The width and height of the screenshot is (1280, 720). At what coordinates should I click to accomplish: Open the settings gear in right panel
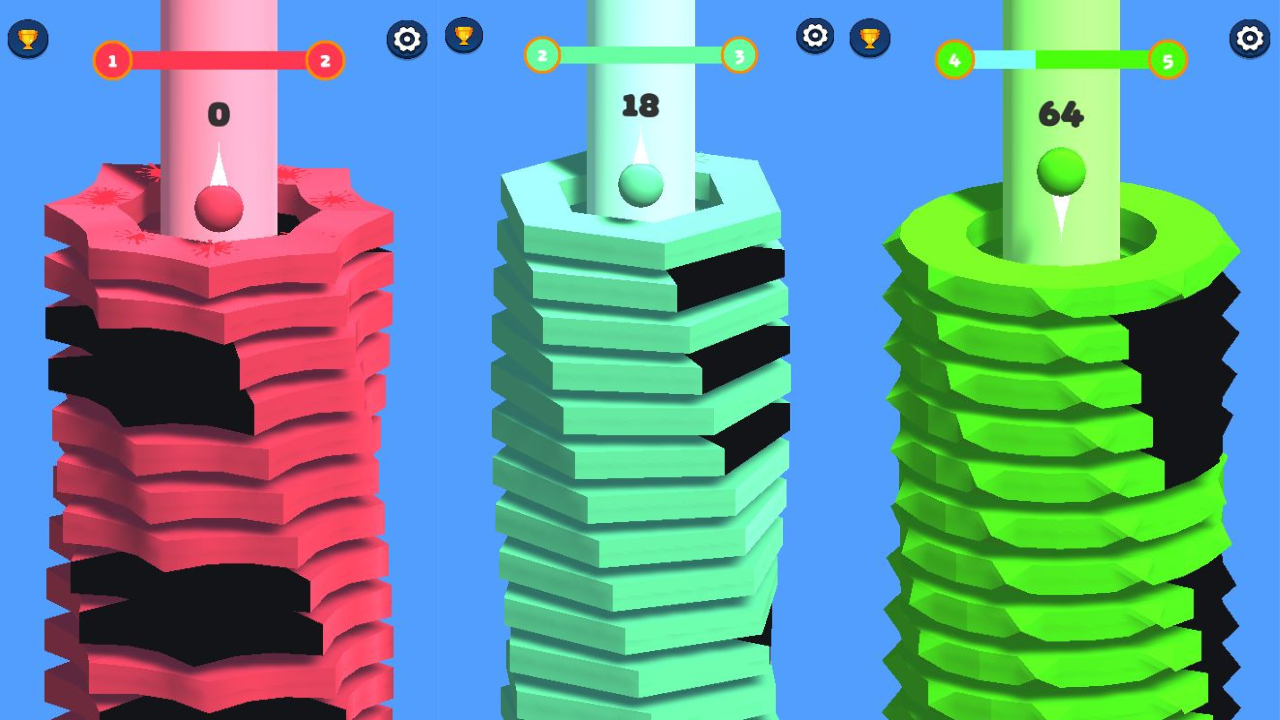[1247, 38]
